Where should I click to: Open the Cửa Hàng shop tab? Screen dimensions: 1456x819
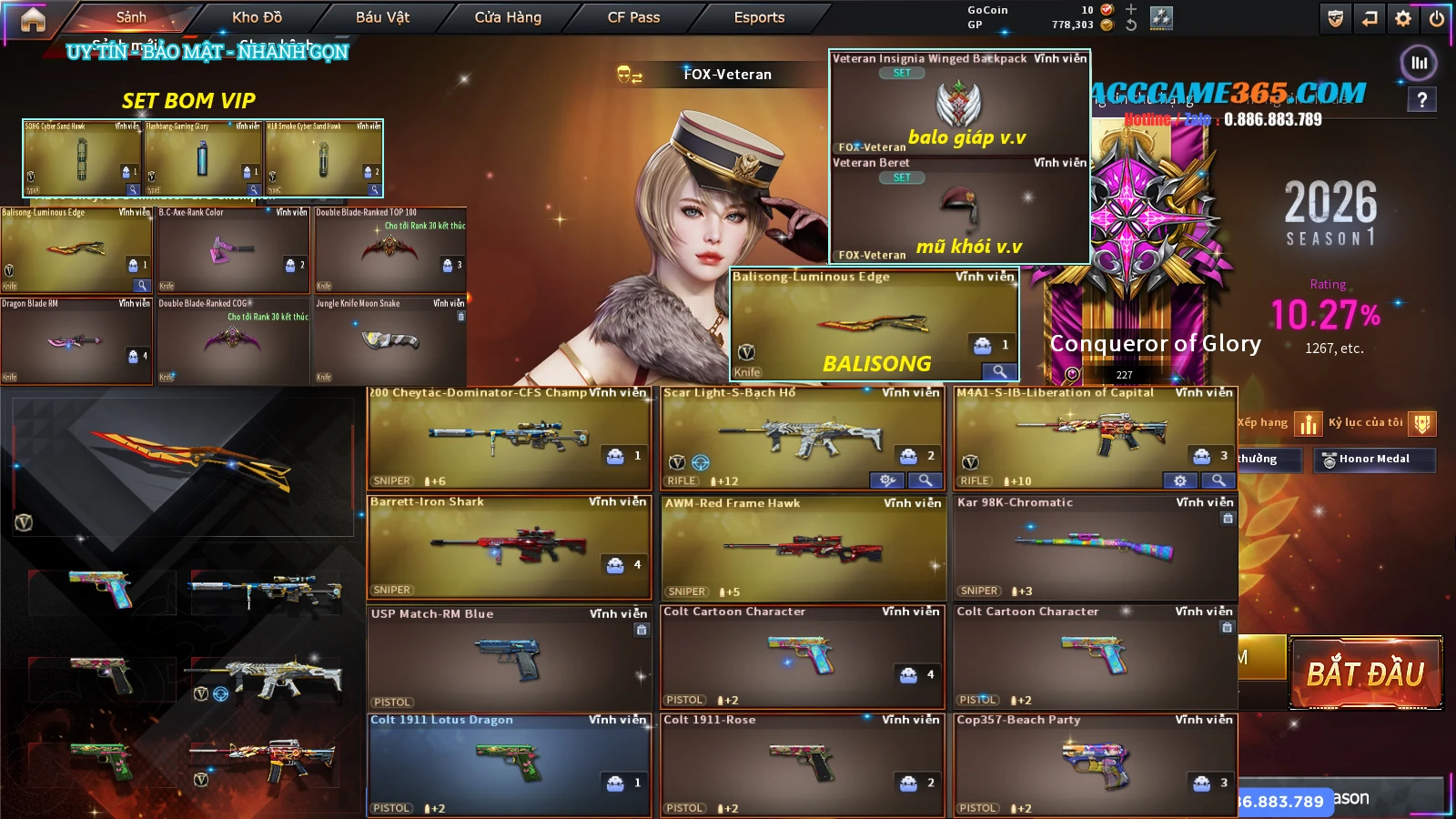coord(508,17)
